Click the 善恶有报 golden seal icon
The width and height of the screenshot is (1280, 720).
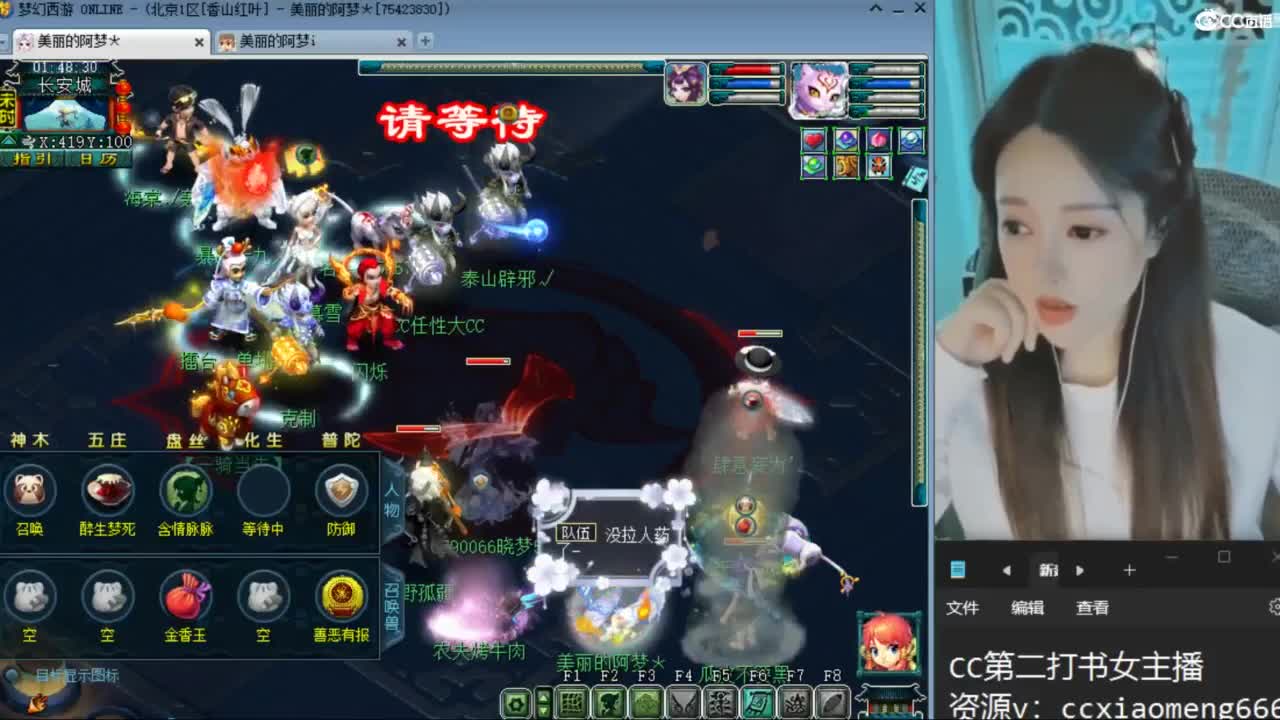pos(340,598)
